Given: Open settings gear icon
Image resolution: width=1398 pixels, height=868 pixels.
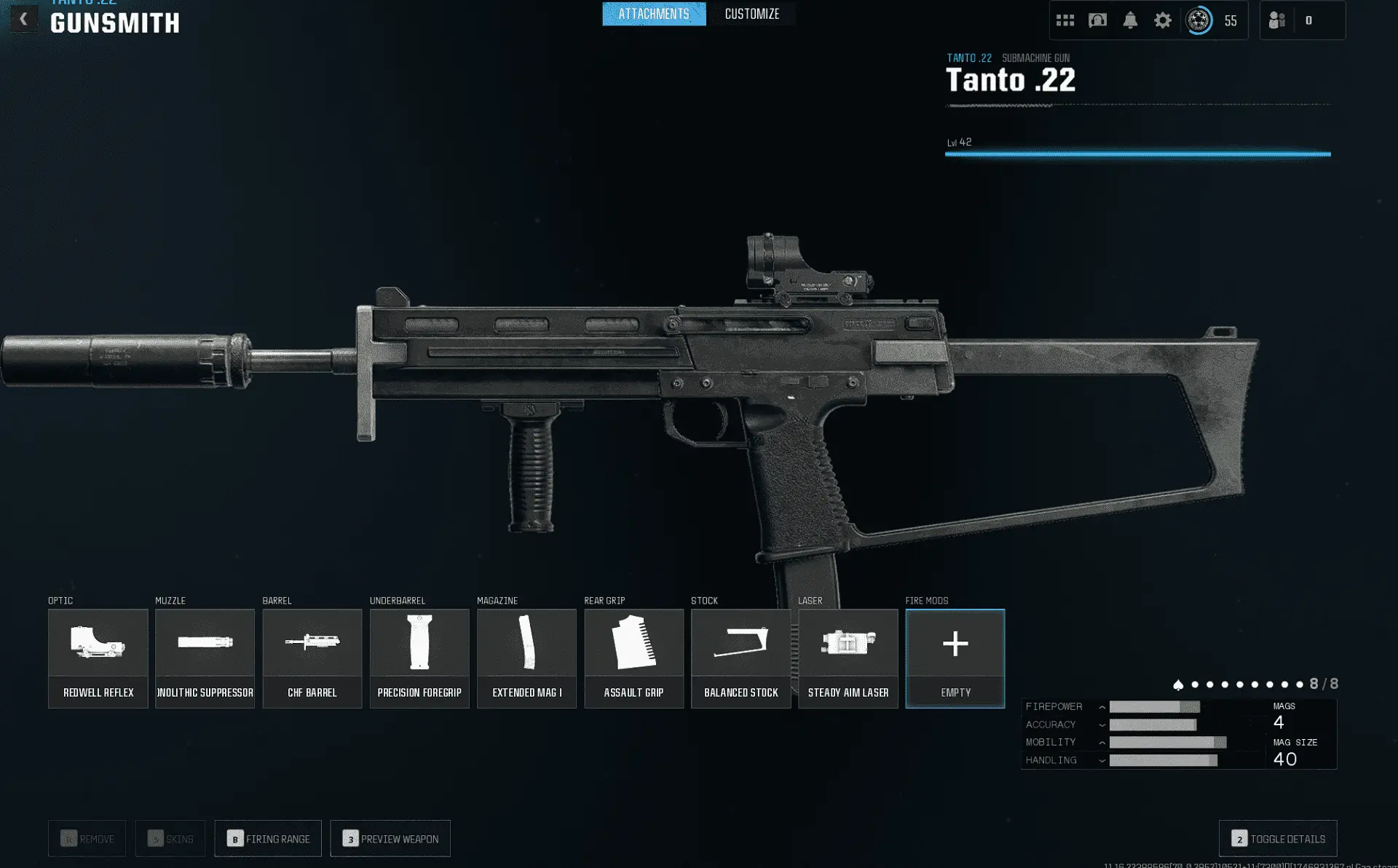Looking at the screenshot, I should tap(1163, 20).
